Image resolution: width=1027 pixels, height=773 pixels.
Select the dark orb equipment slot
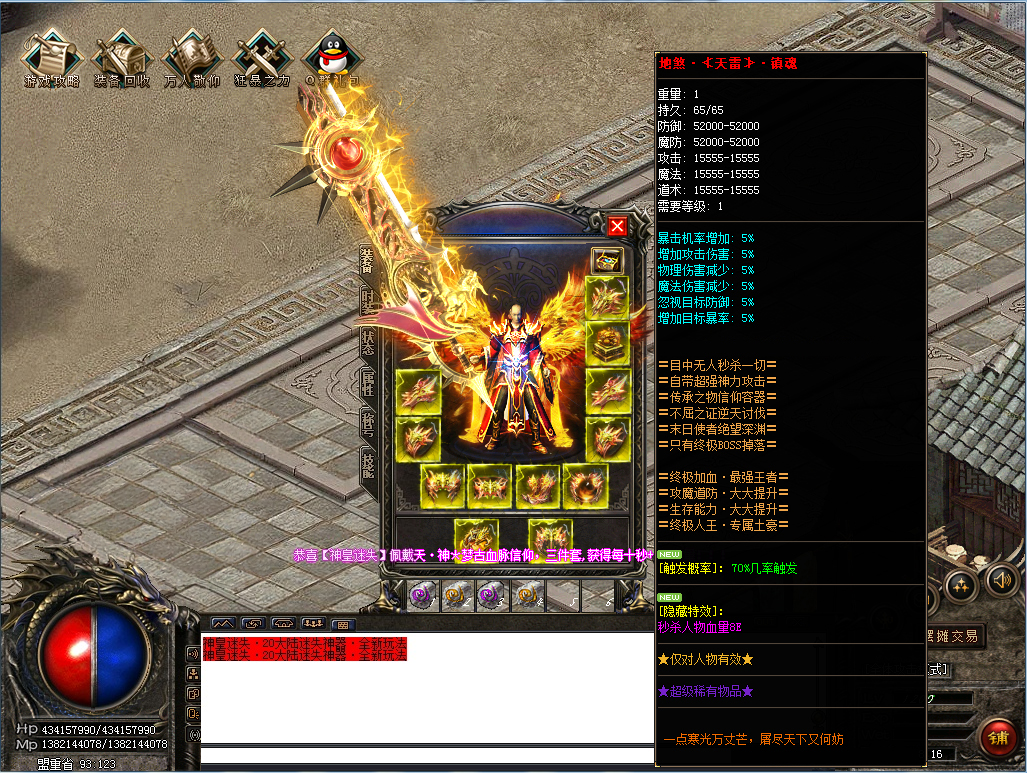coord(584,486)
